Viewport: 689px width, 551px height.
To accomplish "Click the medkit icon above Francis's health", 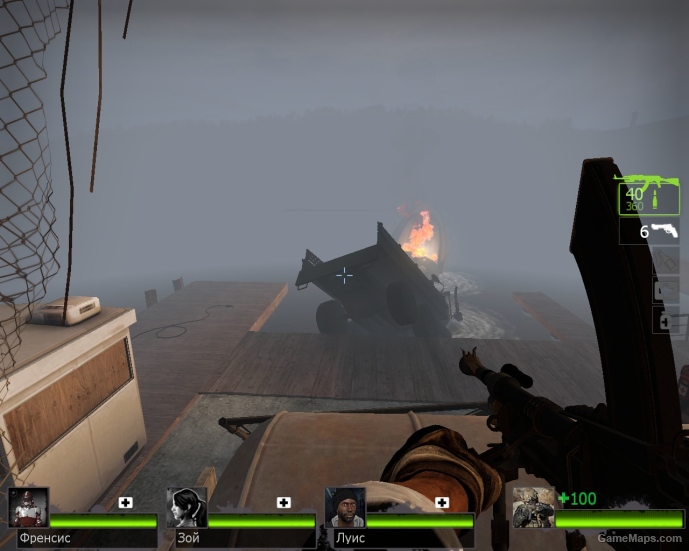I will [x=126, y=502].
